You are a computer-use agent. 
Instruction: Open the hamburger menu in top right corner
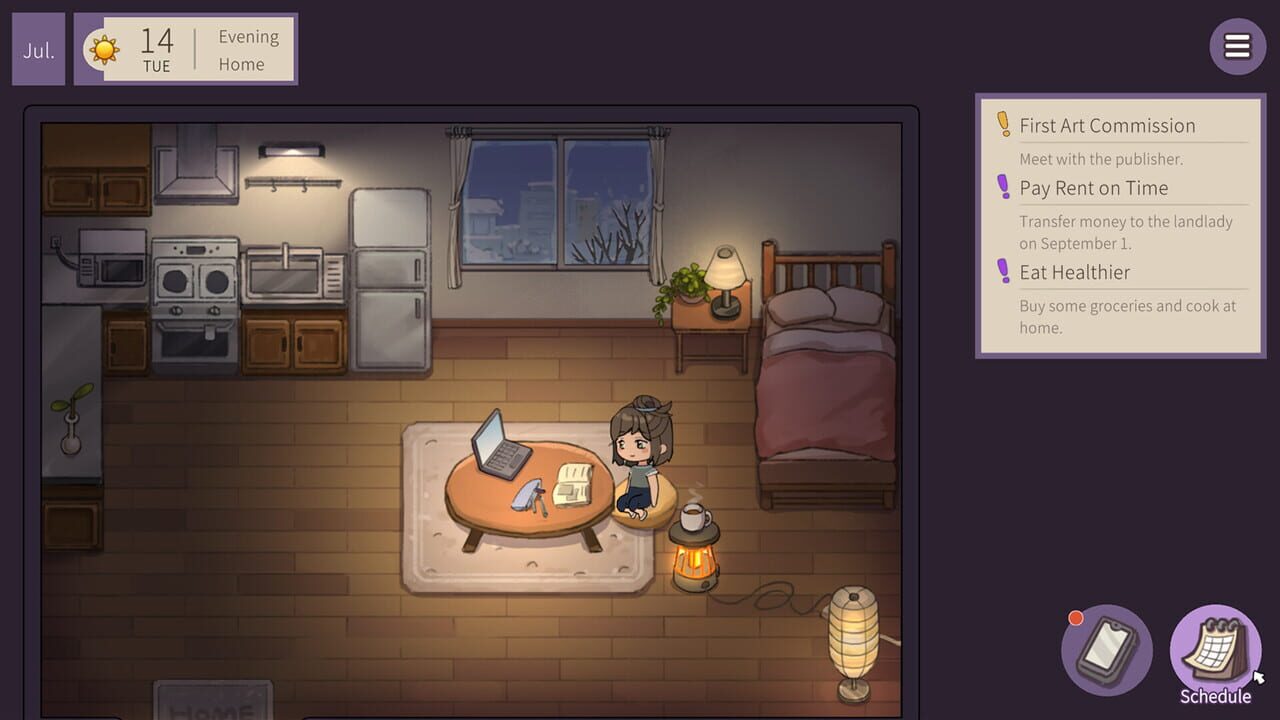(x=1237, y=46)
